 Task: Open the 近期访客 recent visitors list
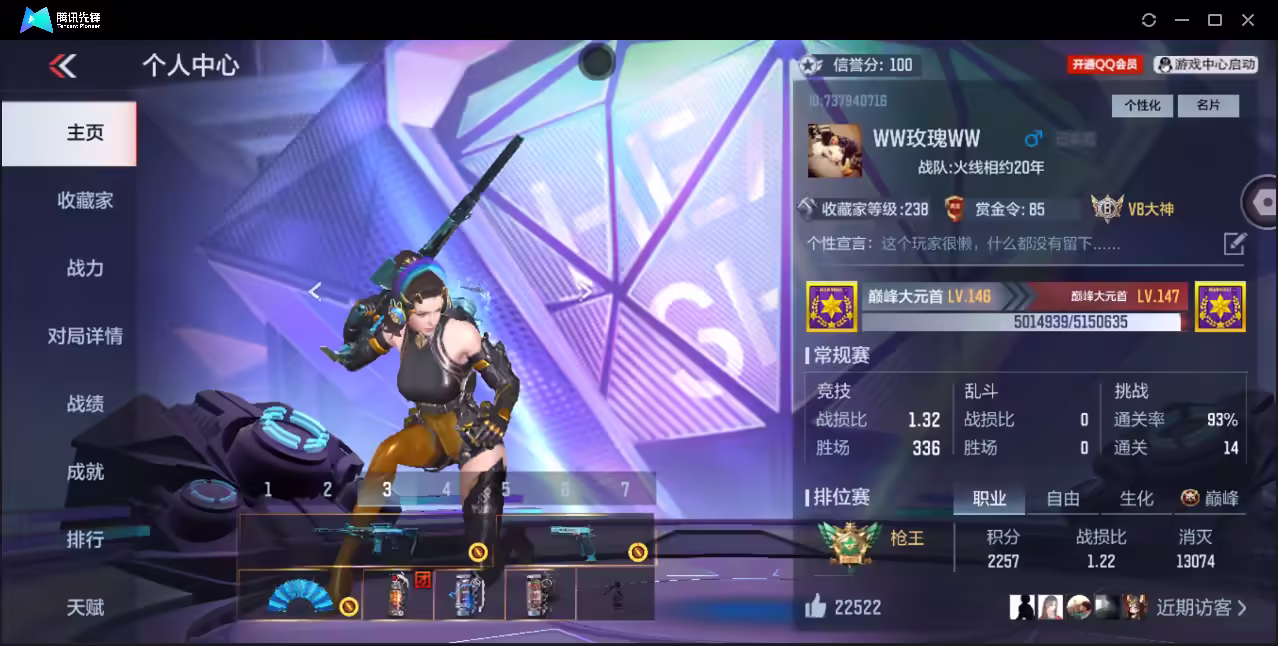1200,607
